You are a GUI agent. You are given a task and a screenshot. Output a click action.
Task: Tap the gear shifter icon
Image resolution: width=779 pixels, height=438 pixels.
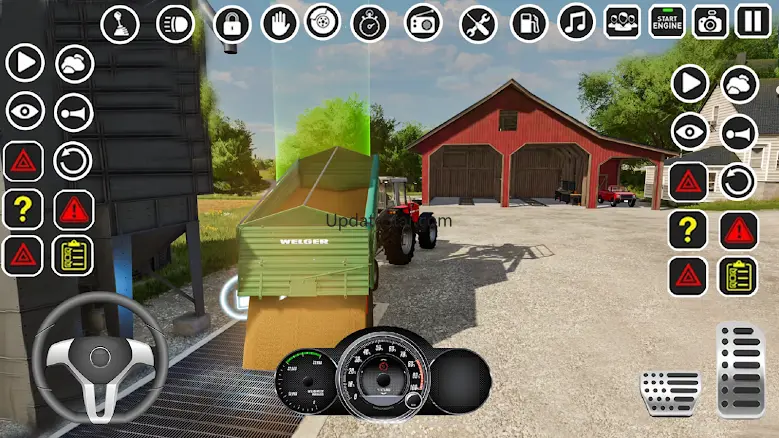pos(120,24)
